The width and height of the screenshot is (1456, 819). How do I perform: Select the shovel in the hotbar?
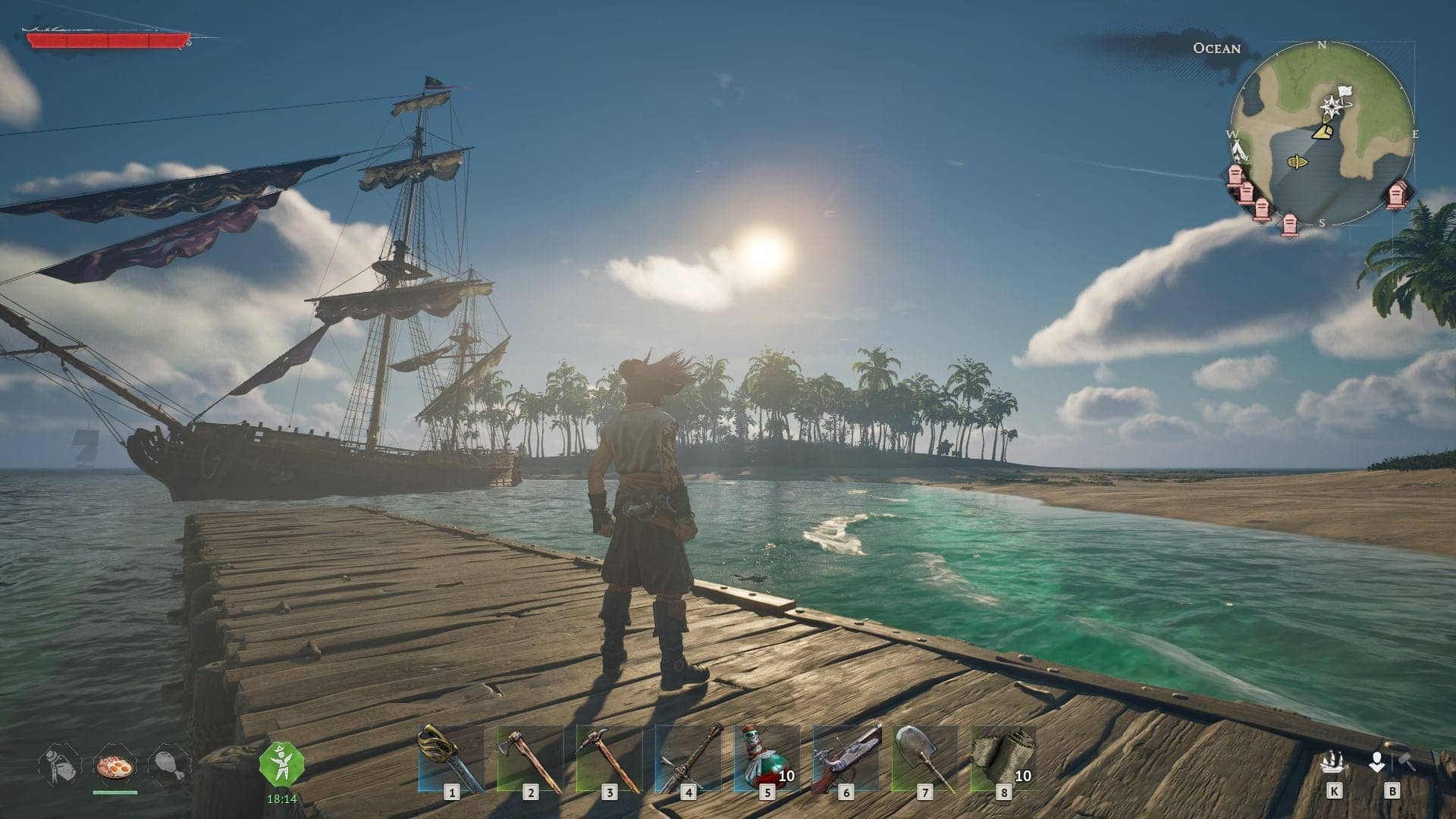(924, 759)
